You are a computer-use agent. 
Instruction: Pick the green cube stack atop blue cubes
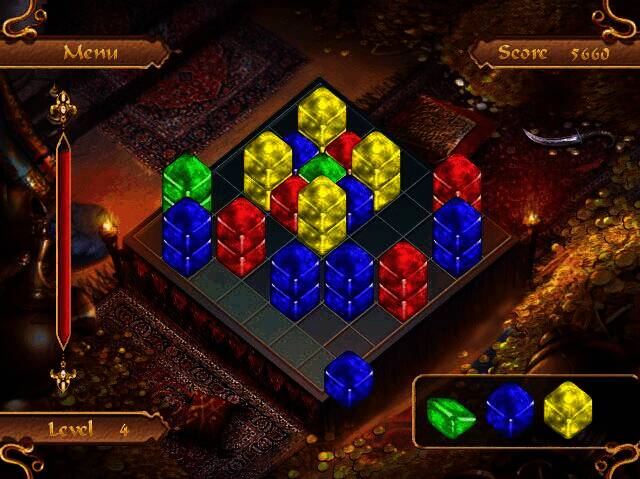click(x=187, y=181)
